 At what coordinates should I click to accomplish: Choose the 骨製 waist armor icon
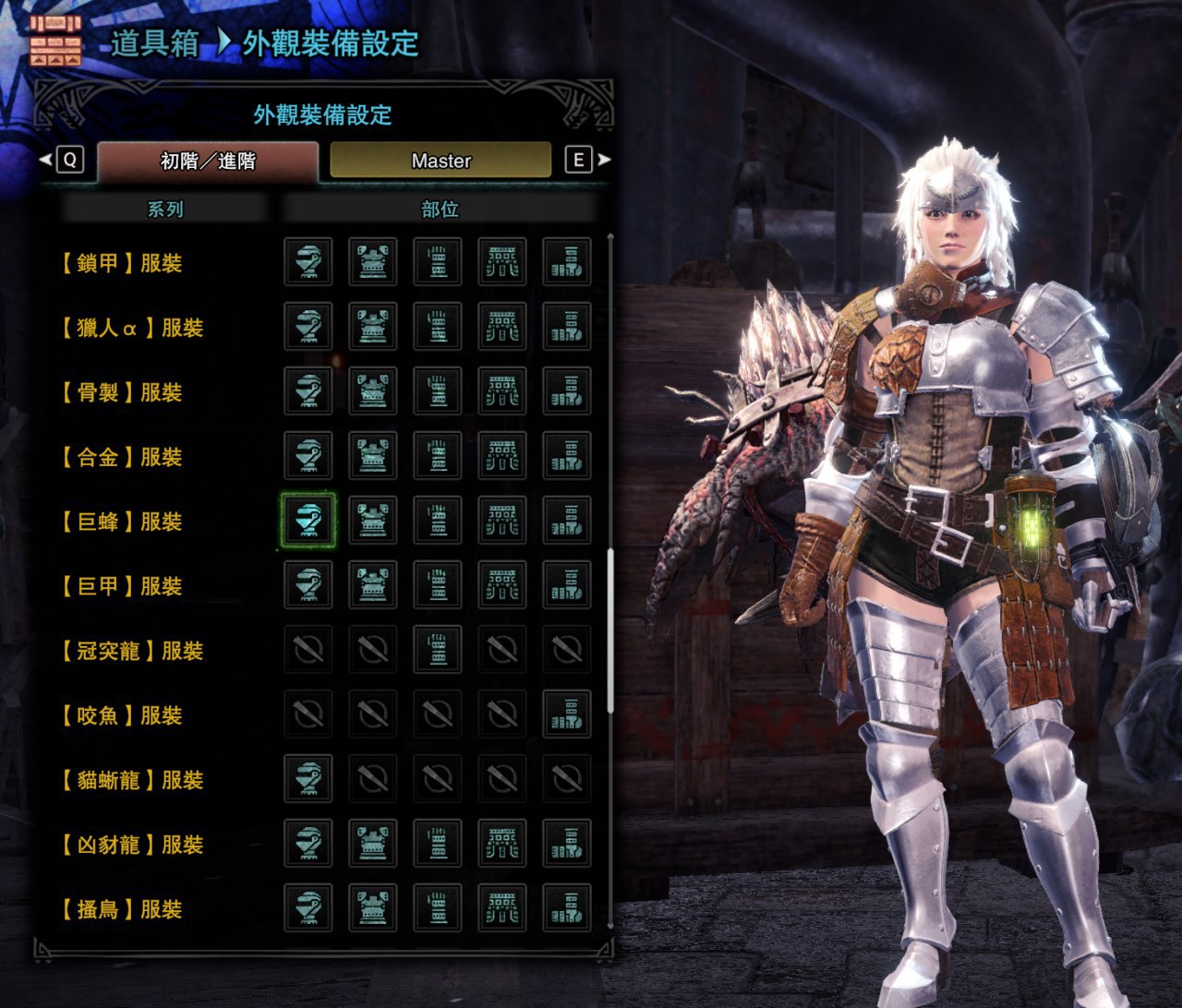pos(502,391)
